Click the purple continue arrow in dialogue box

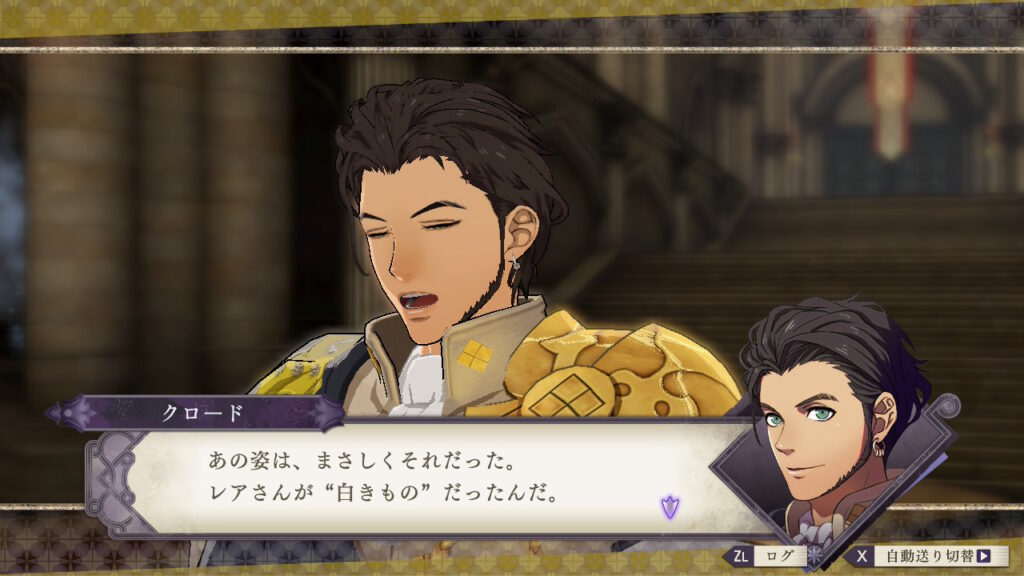tap(668, 507)
